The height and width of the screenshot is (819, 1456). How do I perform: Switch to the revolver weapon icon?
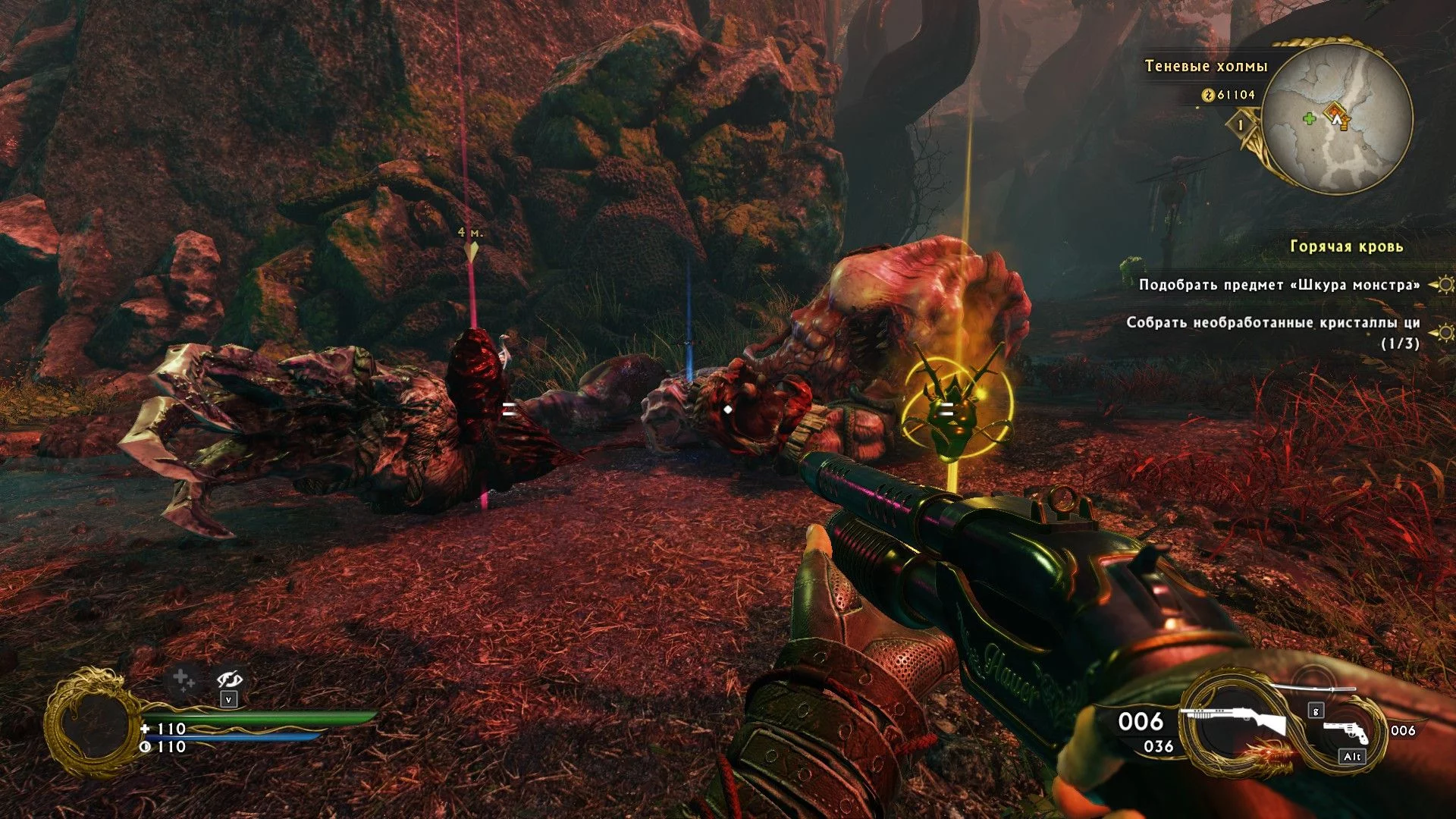pyautogui.click(x=1345, y=731)
